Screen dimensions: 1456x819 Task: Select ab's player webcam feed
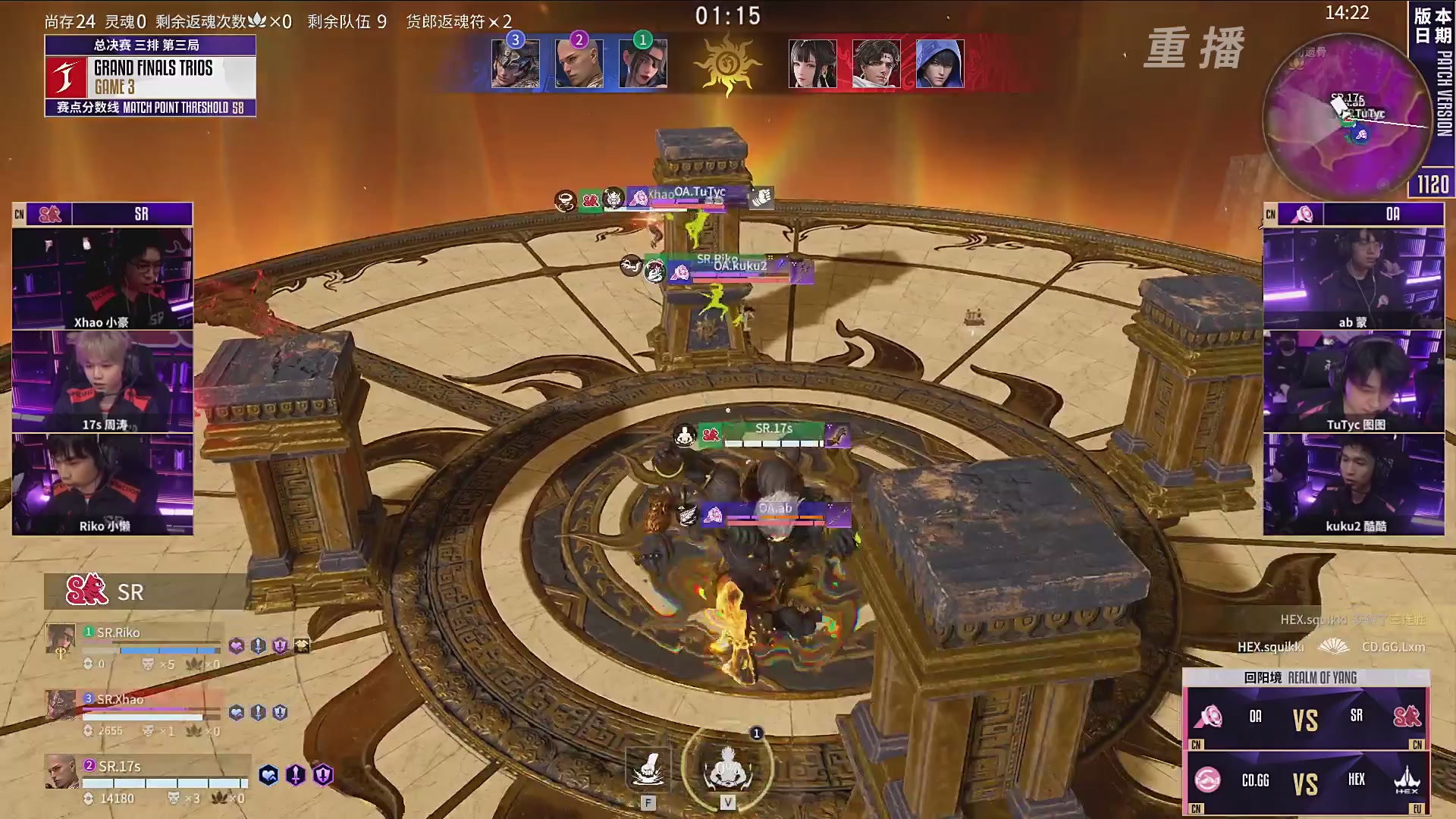coord(1354,278)
